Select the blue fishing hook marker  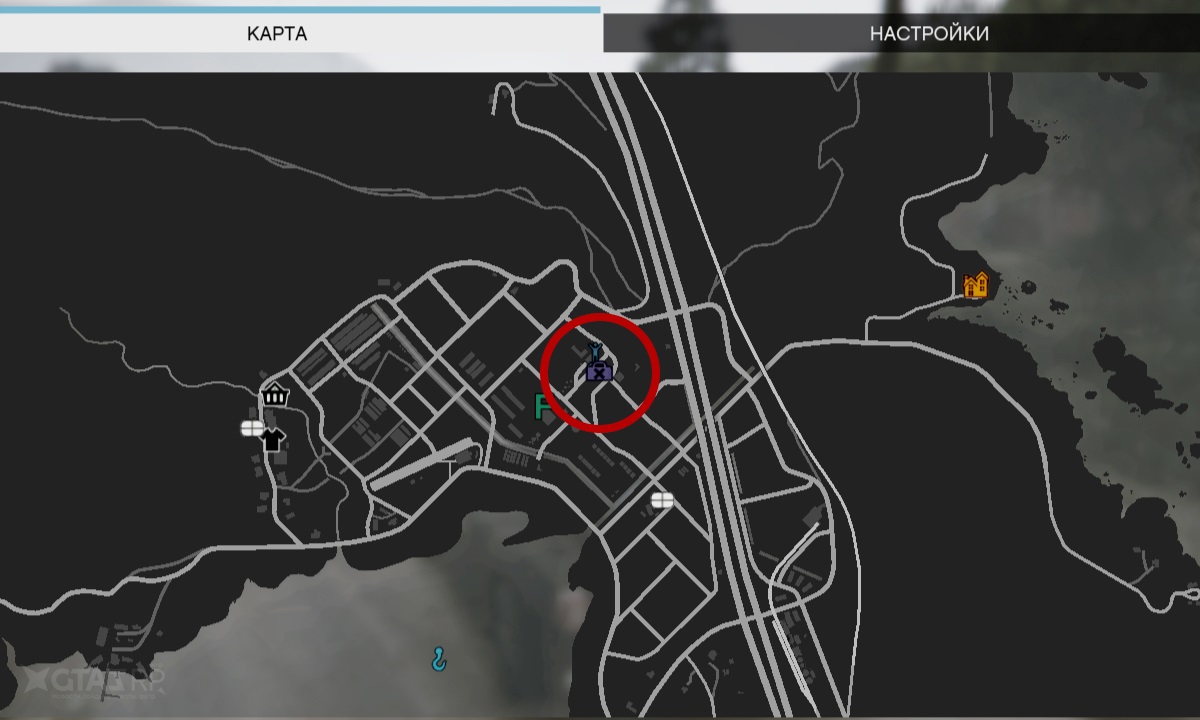[437, 657]
